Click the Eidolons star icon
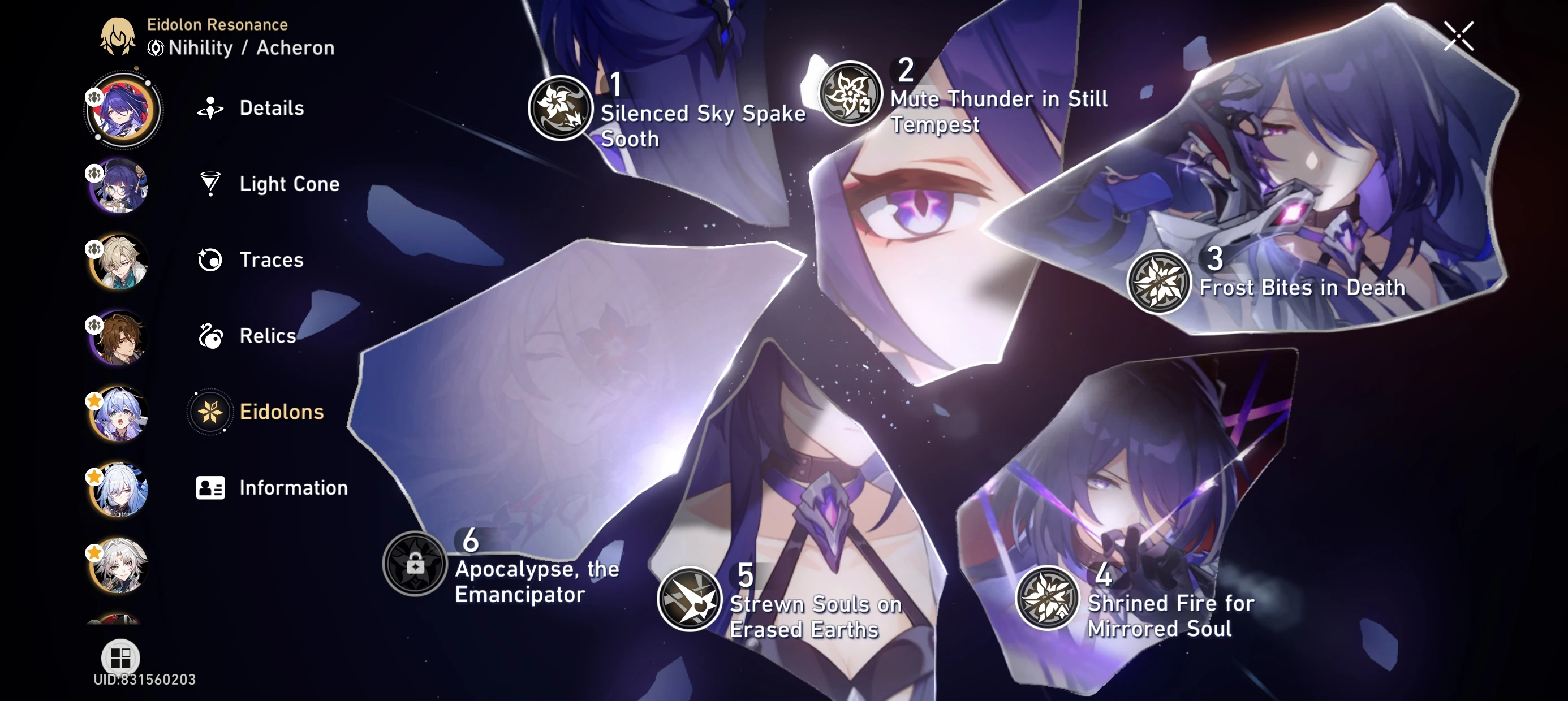Screen dimensions: 1568x701 click(209, 412)
